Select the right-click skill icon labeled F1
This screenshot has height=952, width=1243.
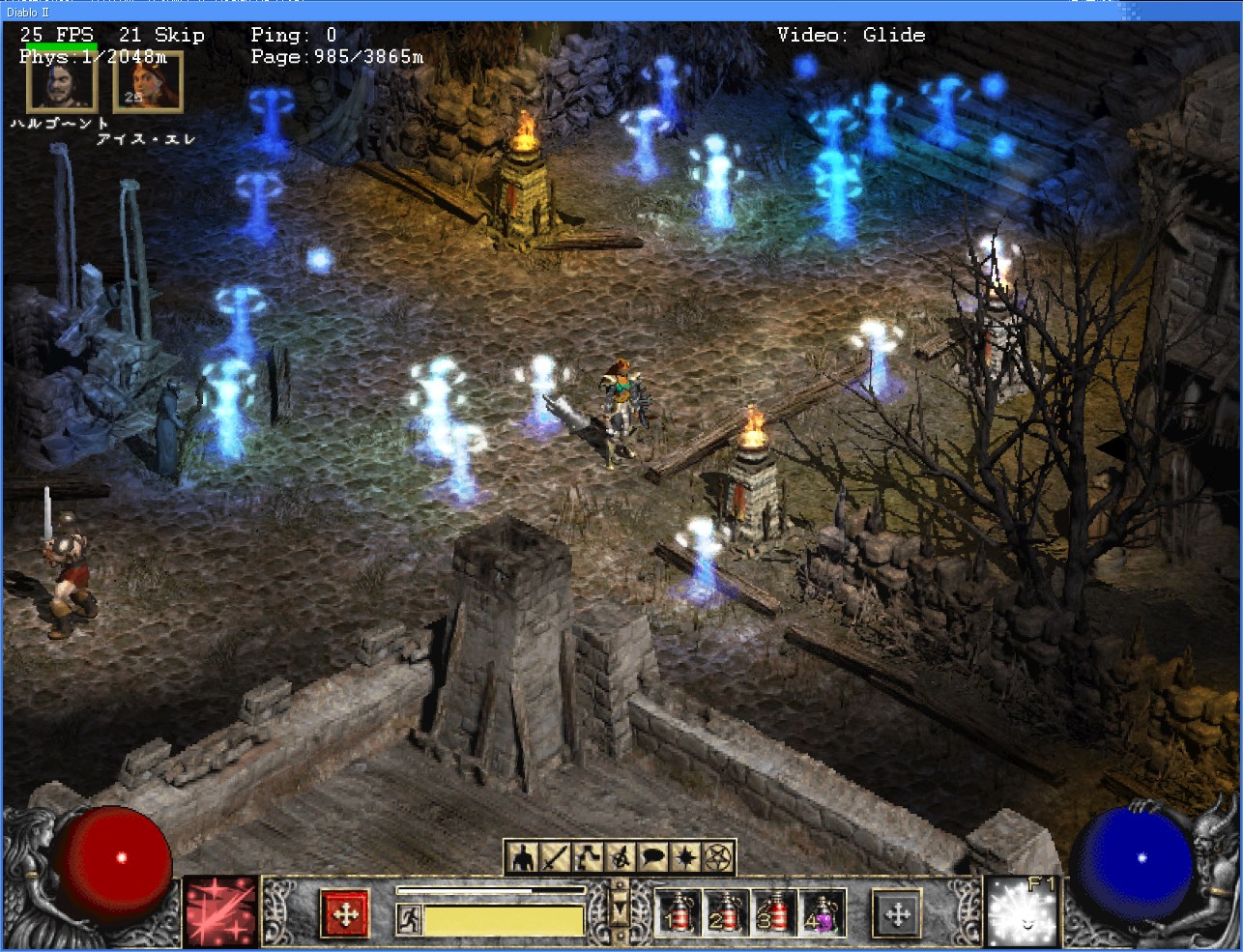click(x=1022, y=912)
